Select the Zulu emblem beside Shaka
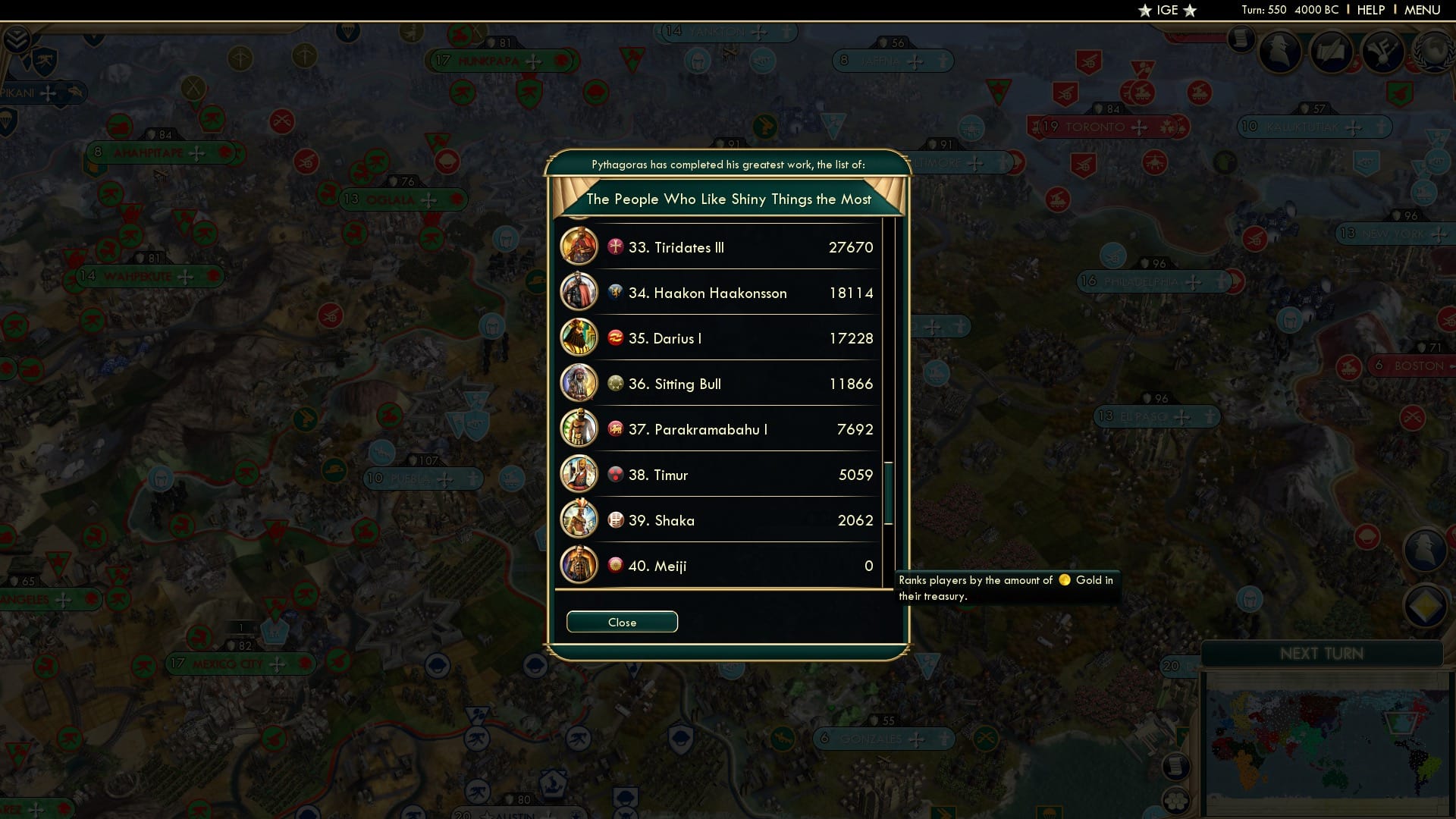Viewport: 1456px width, 819px height. click(616, 519)
